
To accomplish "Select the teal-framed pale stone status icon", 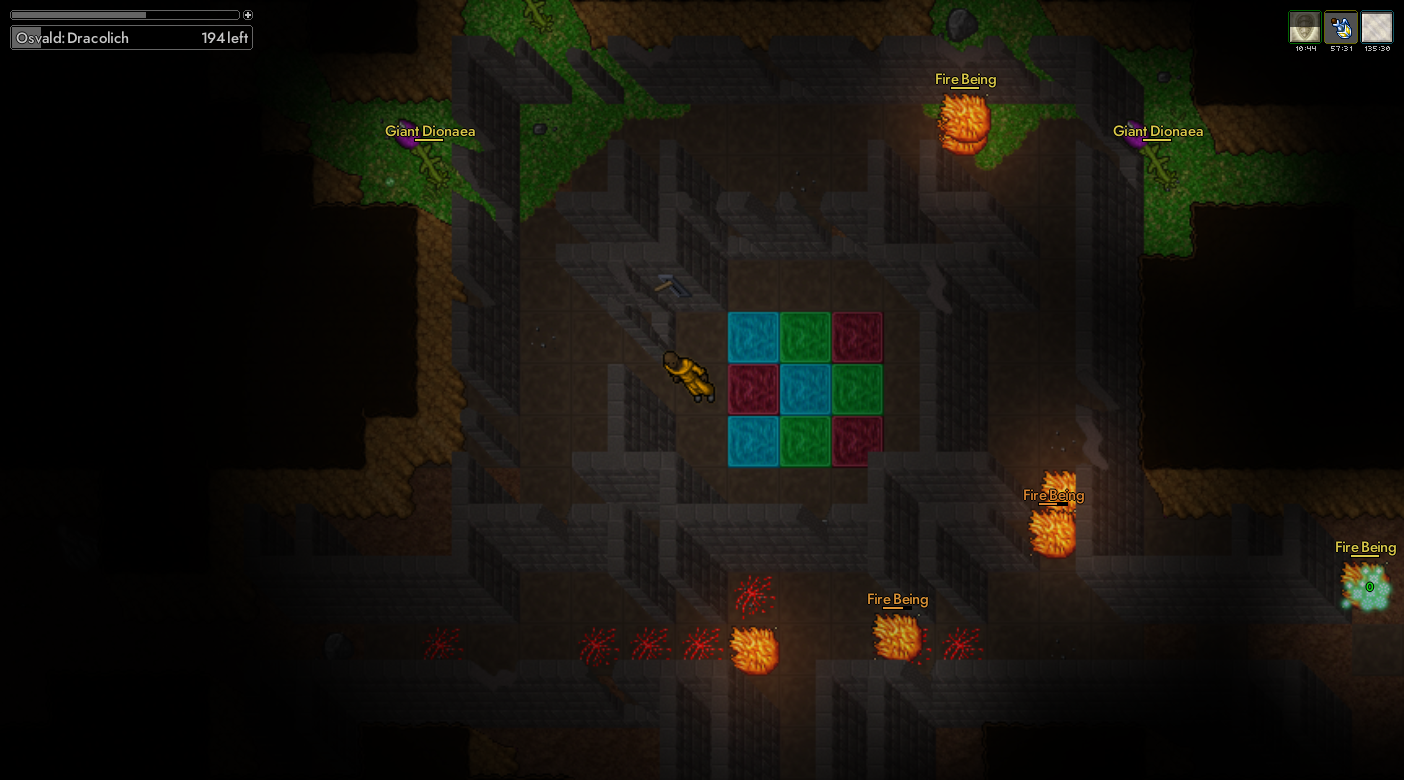I will [x=1377, y=27].
